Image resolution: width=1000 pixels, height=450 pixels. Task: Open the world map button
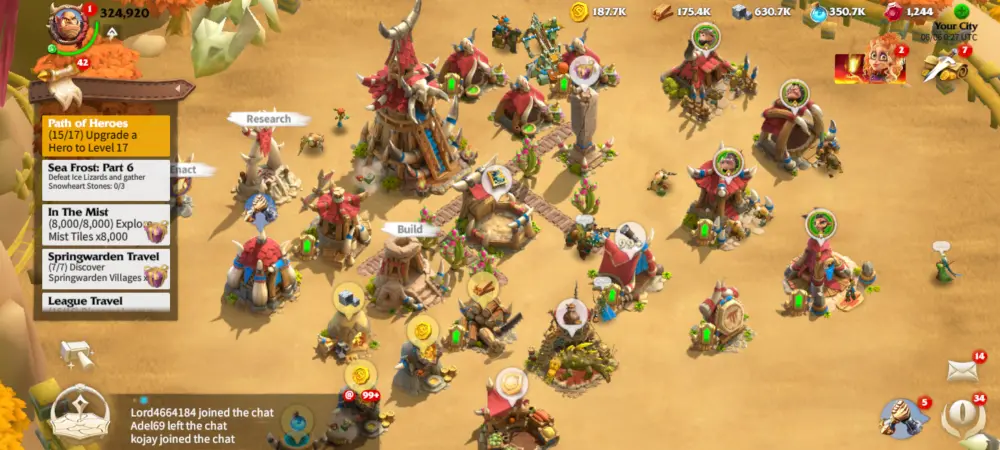81,415
